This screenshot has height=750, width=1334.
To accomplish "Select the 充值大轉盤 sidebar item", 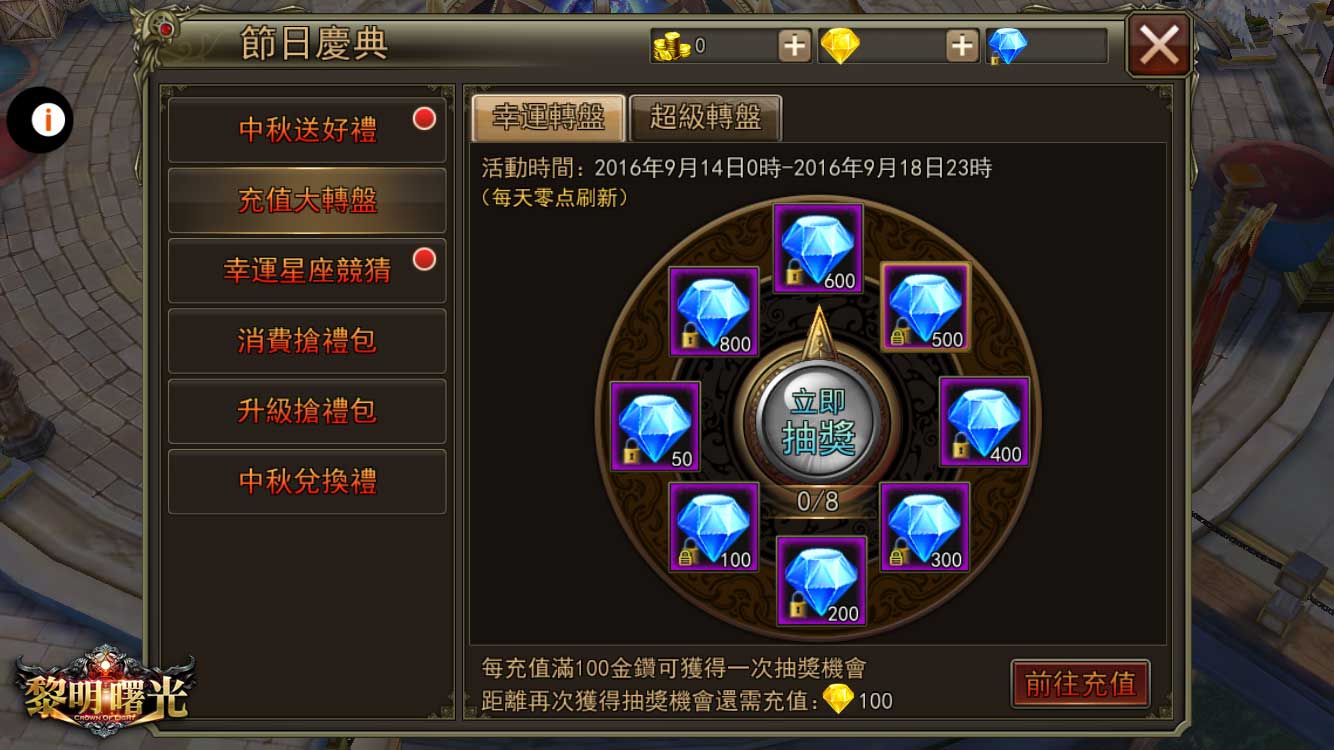I will (306, 201).
